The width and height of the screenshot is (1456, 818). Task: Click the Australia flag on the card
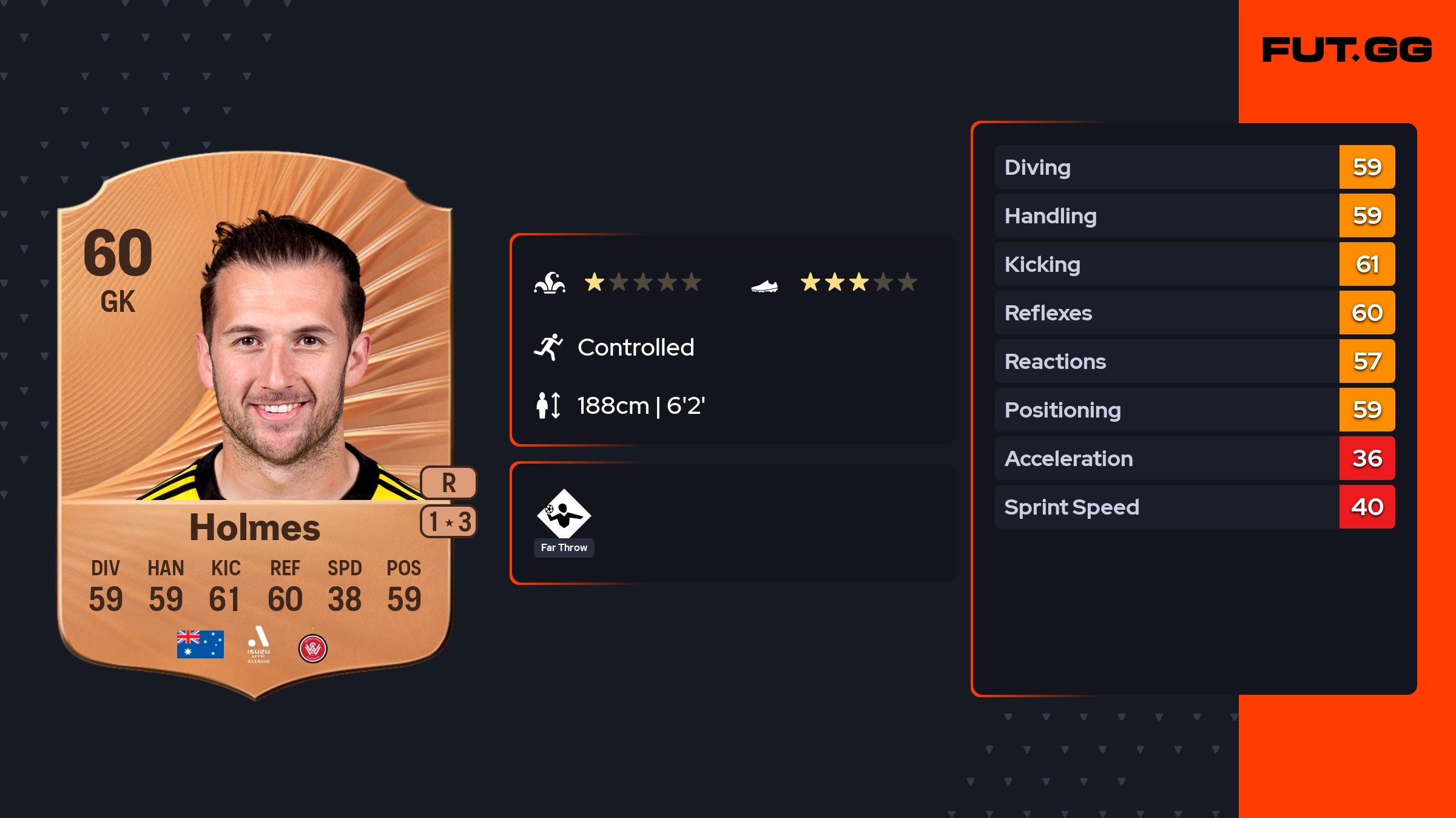200,644
